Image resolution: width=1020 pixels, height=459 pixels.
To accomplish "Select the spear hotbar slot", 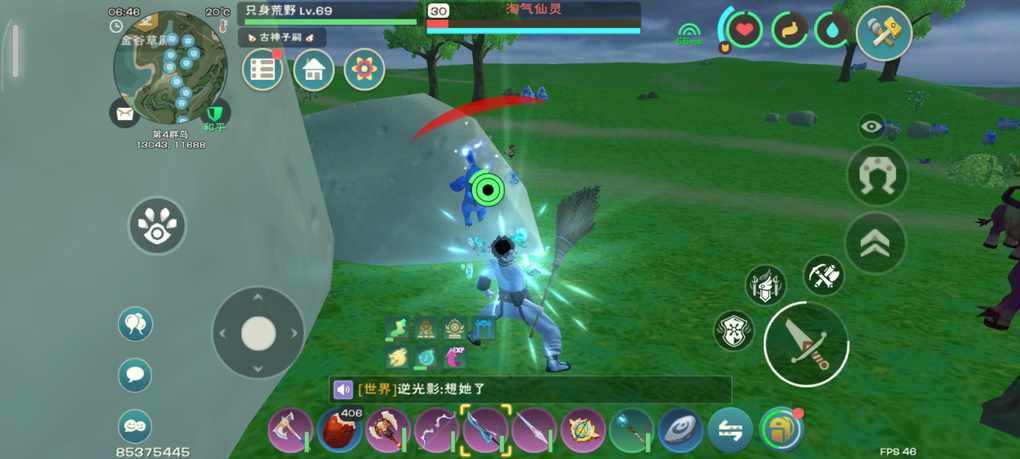I will coord(534,431).
